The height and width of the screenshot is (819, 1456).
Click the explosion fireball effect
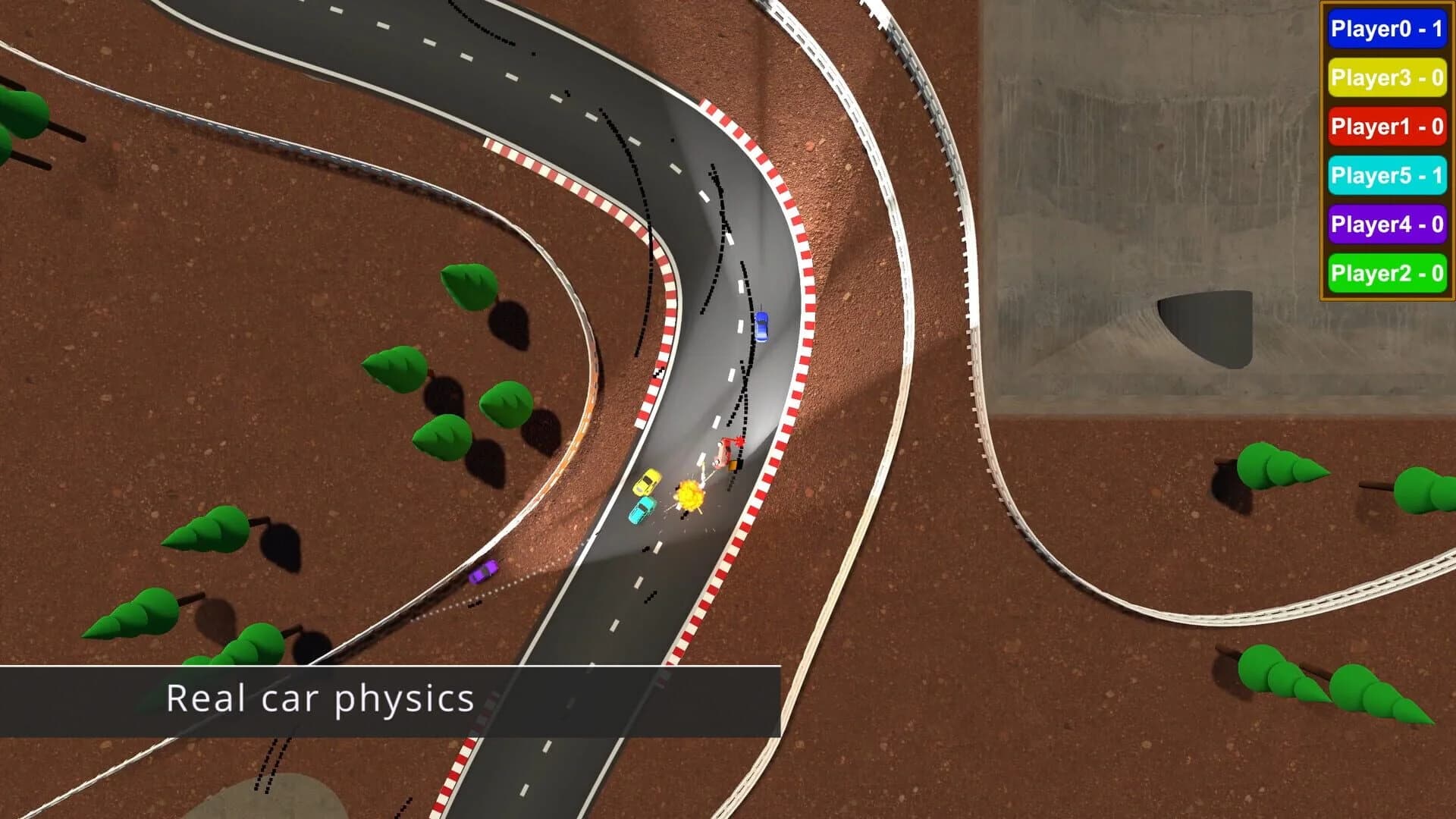tap(687, 497)
